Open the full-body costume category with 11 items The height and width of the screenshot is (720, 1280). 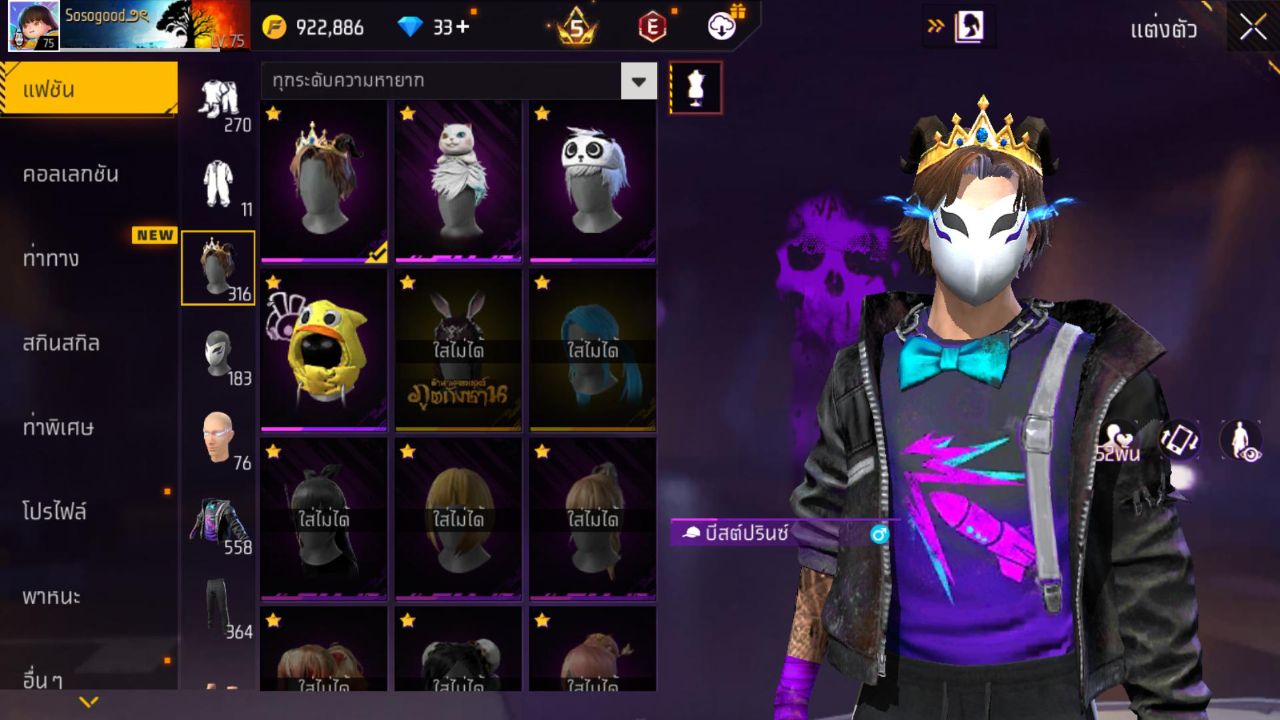pos(218,180)
